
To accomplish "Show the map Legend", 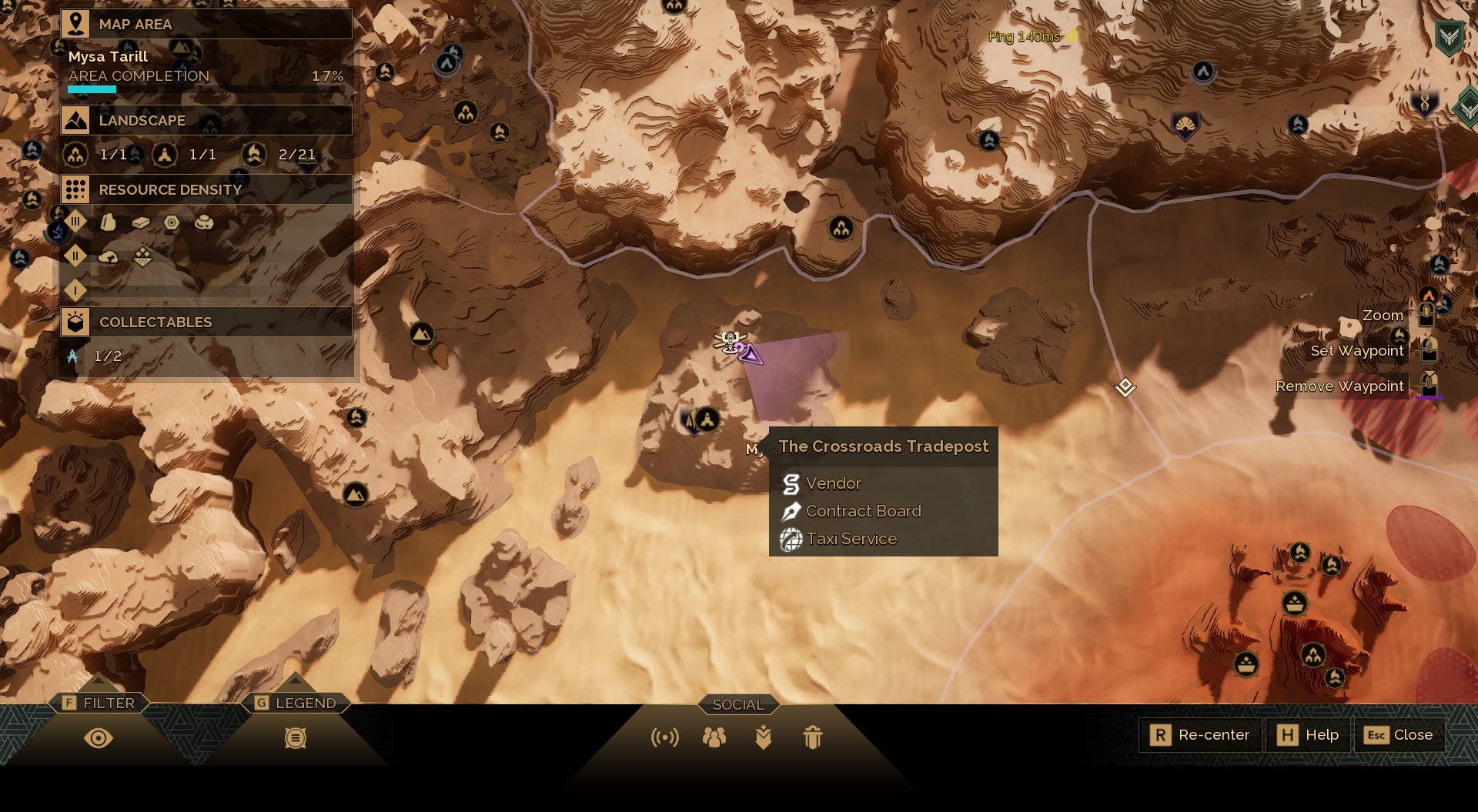I will coord(296,737).
